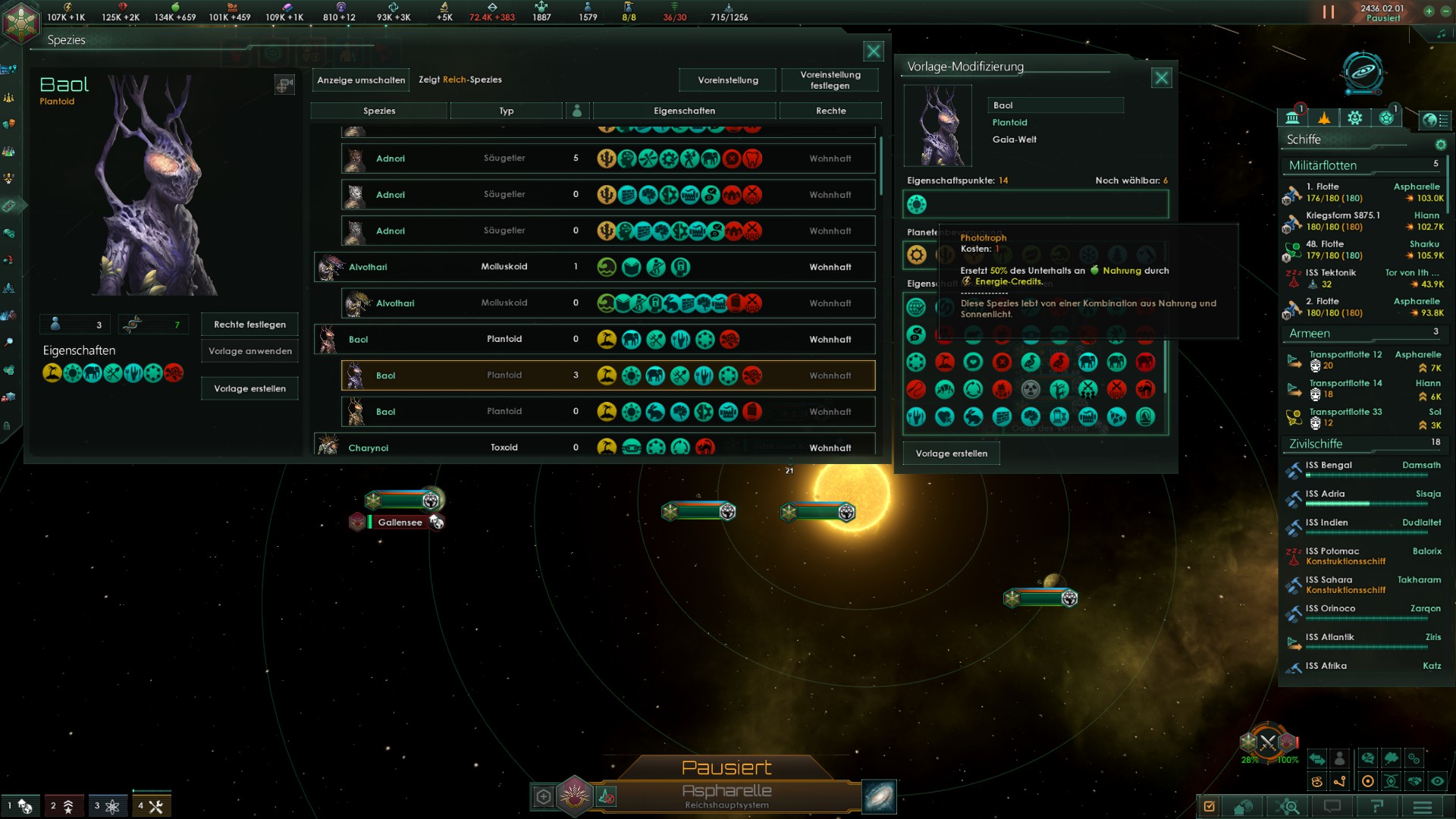Click Vorlage erstellen in the Vorlage-Modifizierung window
This screenshot has width=1456, height=819.
coord(951,453)
